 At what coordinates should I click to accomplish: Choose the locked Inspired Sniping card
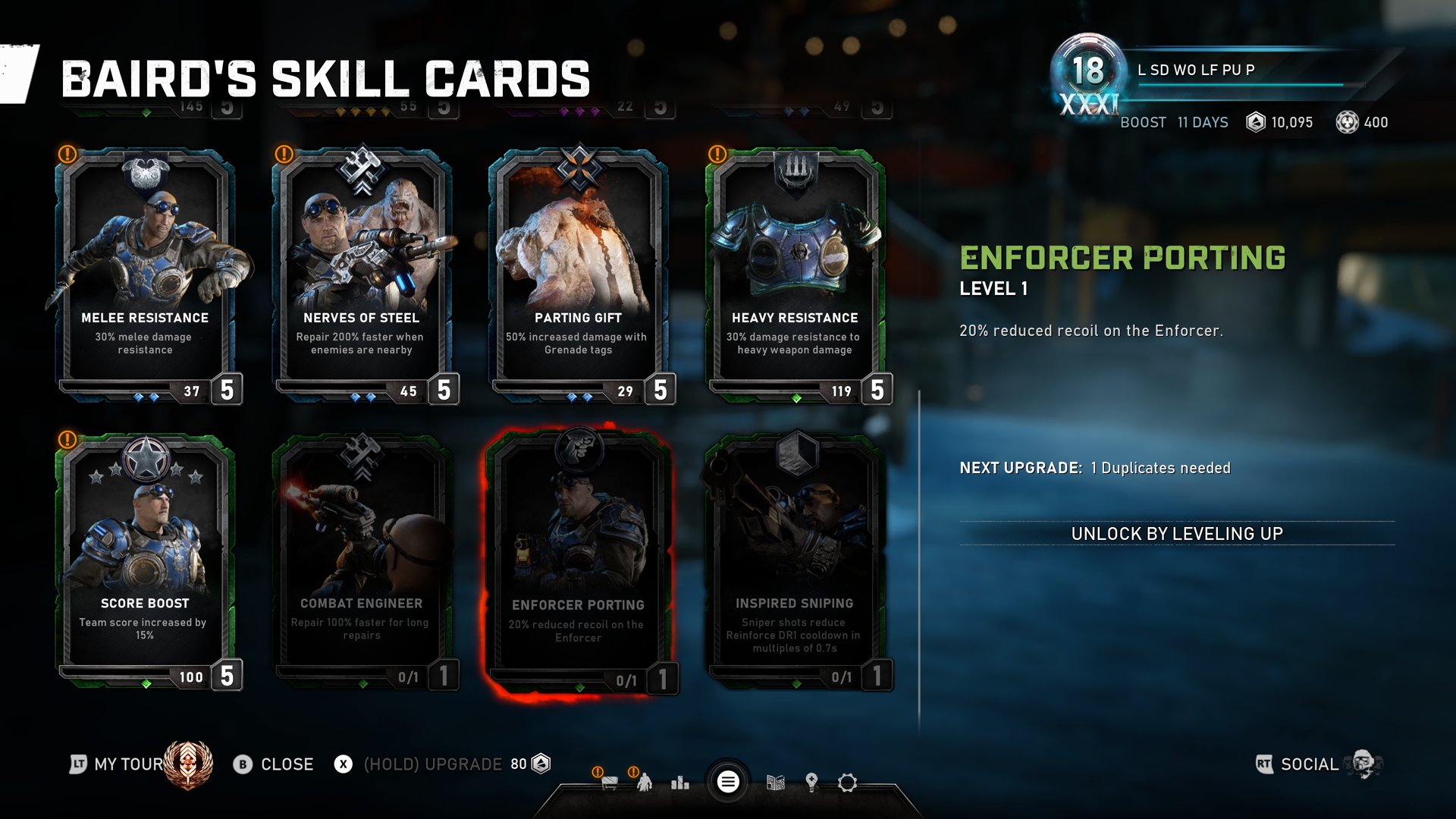pyautogui.click(x=795, y=560)
